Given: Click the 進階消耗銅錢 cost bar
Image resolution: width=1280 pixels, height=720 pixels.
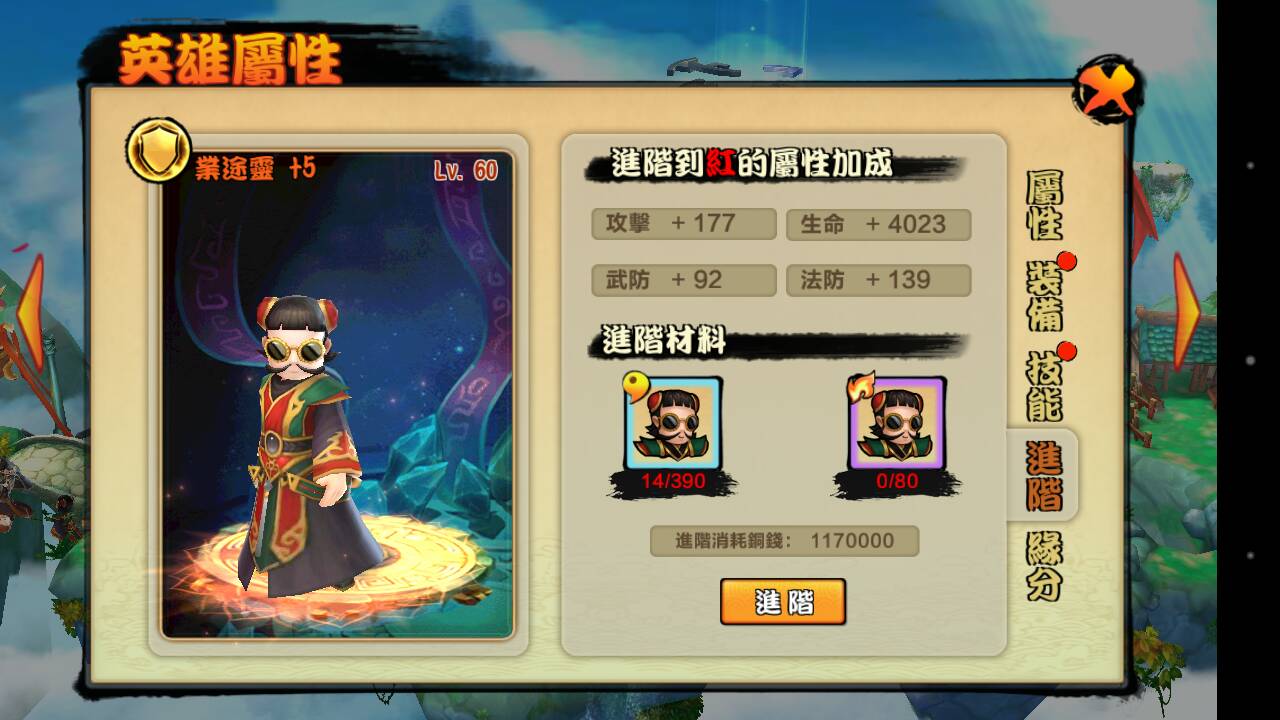Looking at the screenshot, I should tap(785, 540).
